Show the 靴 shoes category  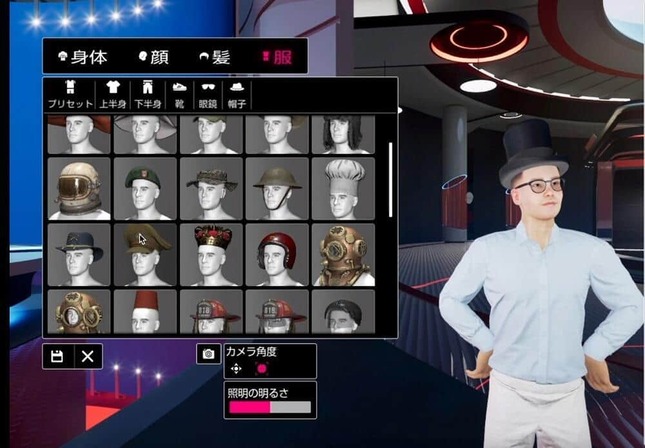(179, 94)
